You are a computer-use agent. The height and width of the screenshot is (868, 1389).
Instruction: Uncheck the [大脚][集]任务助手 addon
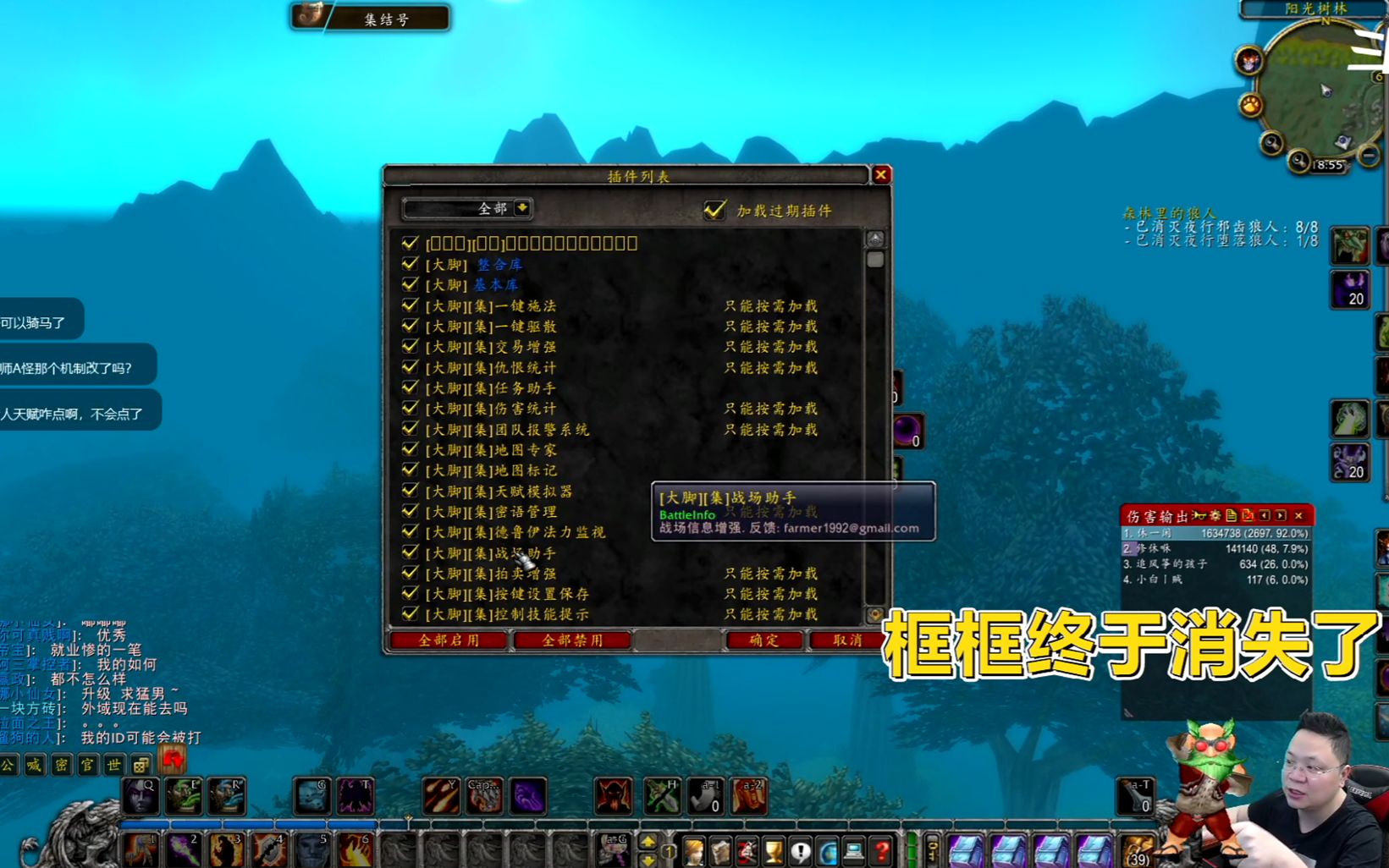click(411, 388)
